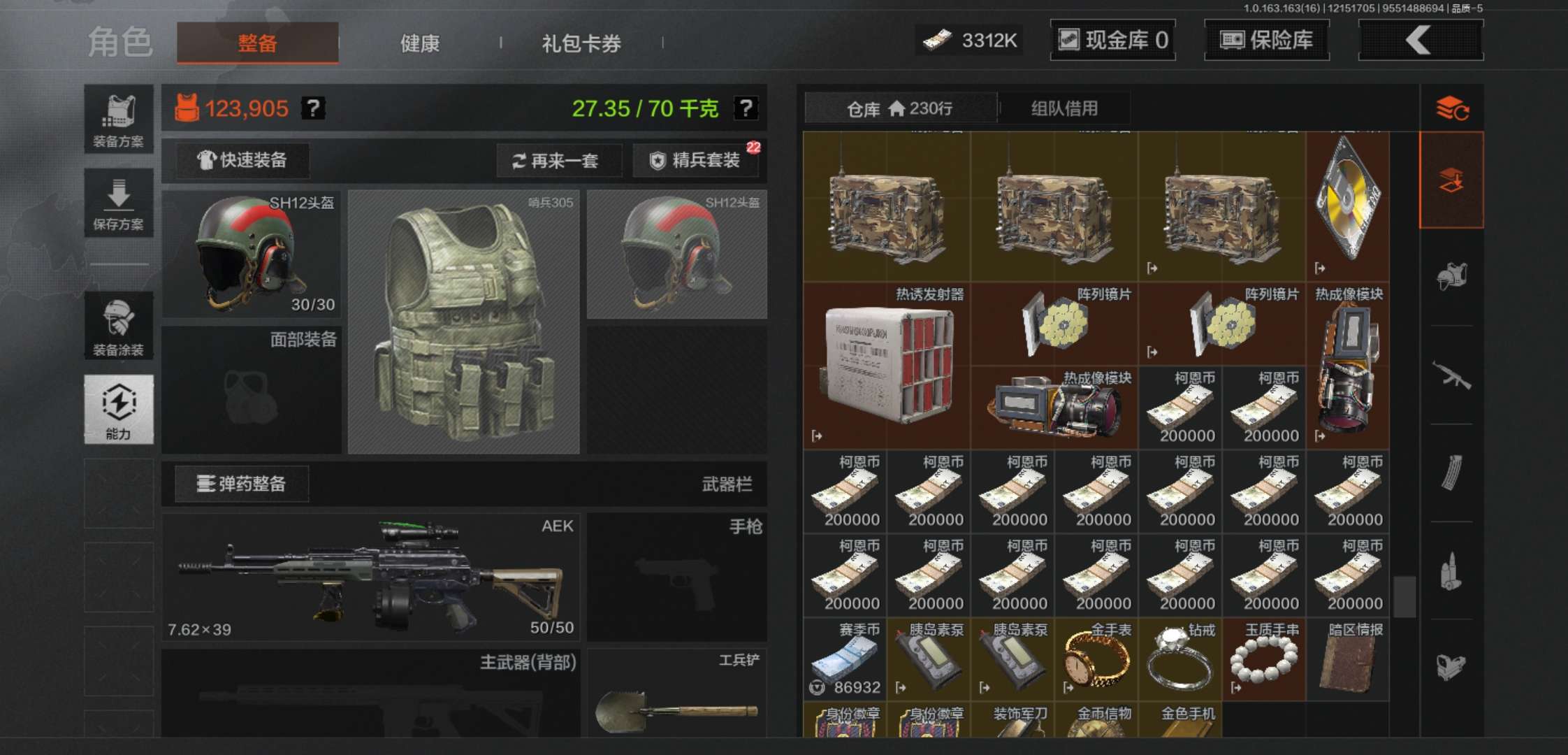The image size is (1568, 755).
Task: Open the 弹药整备 ammo loadout button
Action: [240, 484]
